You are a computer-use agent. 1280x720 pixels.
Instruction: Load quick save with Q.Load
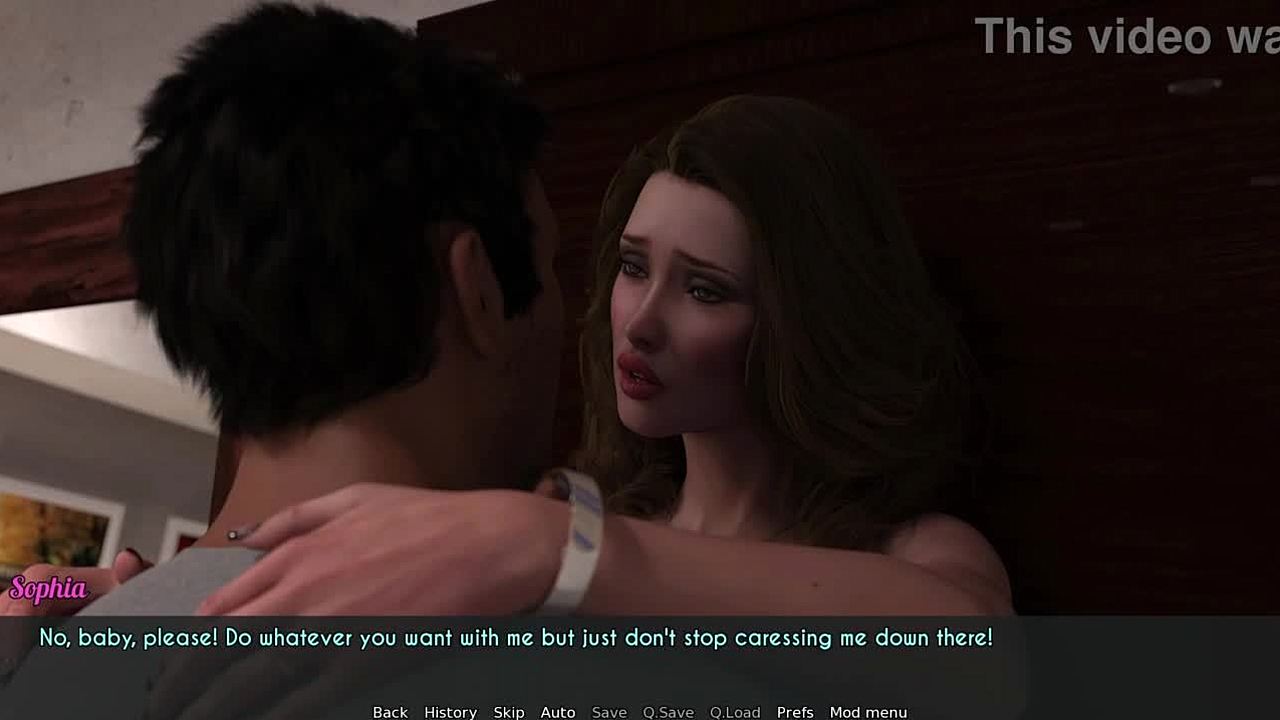[x=735, y=712]
